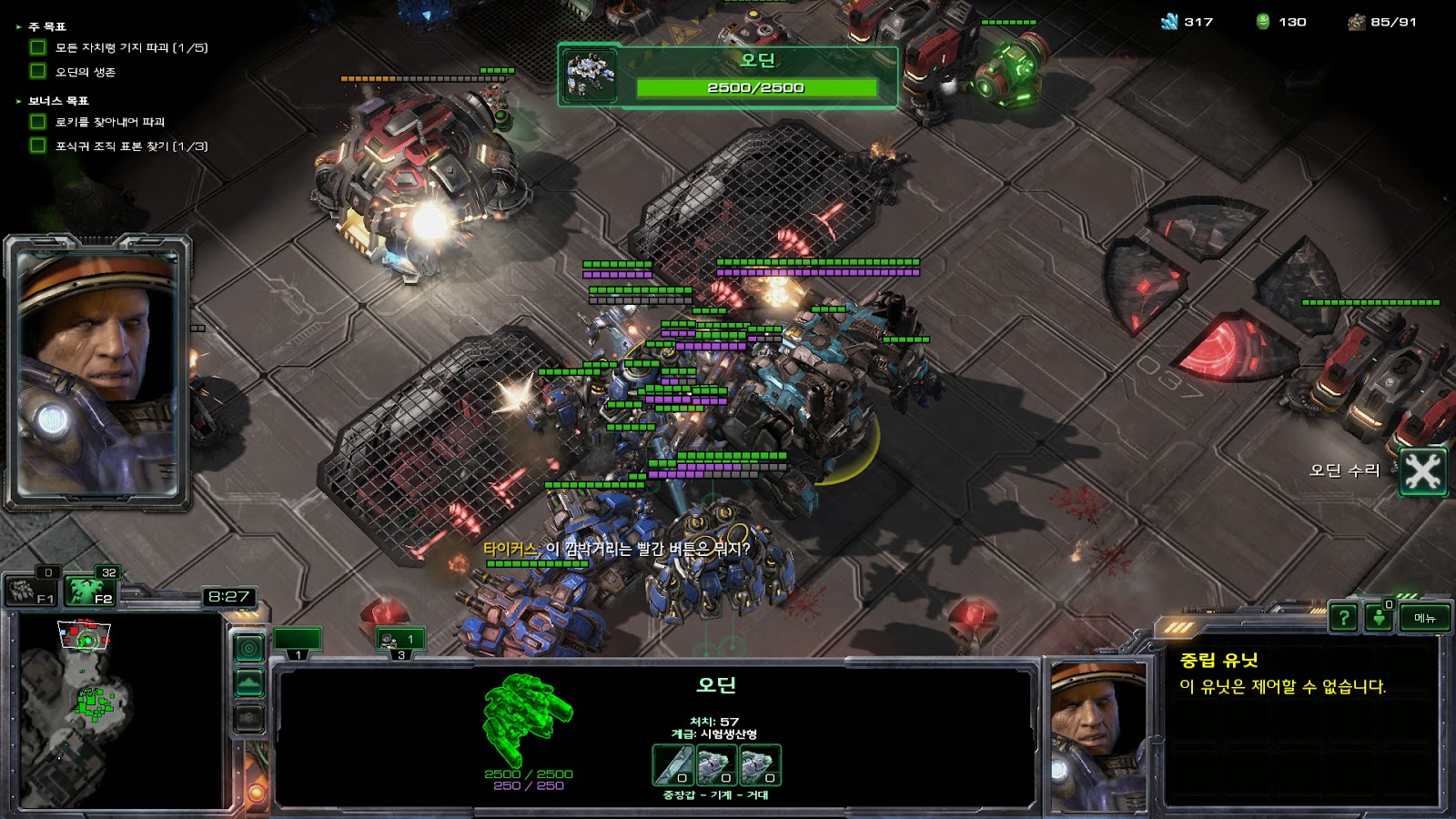Open the 메뉴 game menu
Viewport: 1456px width, 819px height.
(1425, 618)
